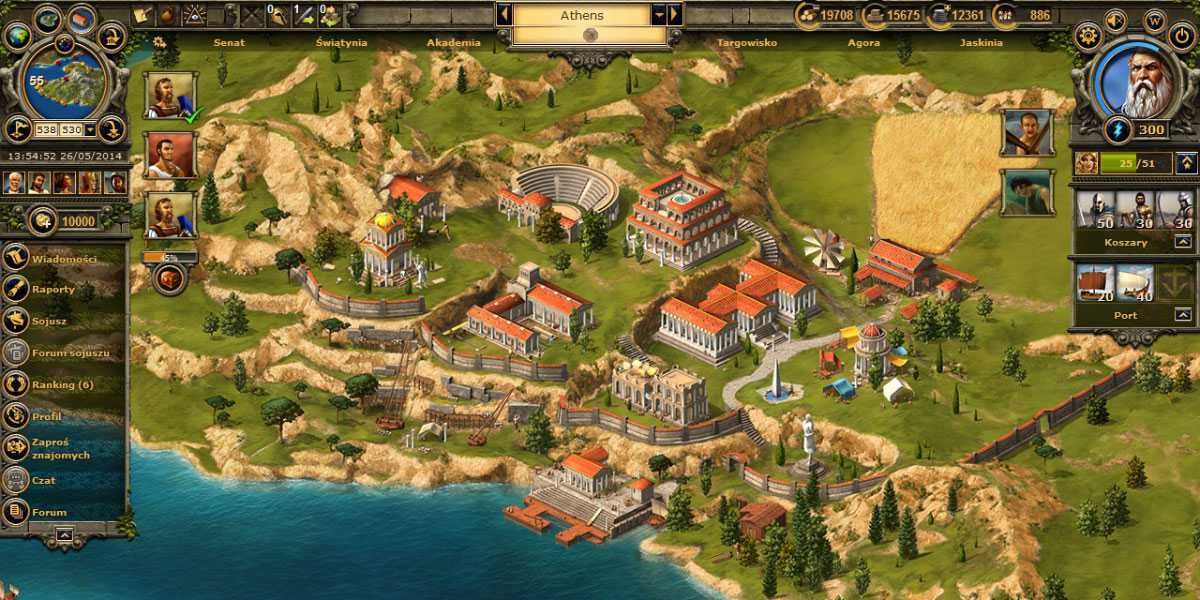Jump to the Senat building link
The image size is (1200, 600).
click(229, 43)
